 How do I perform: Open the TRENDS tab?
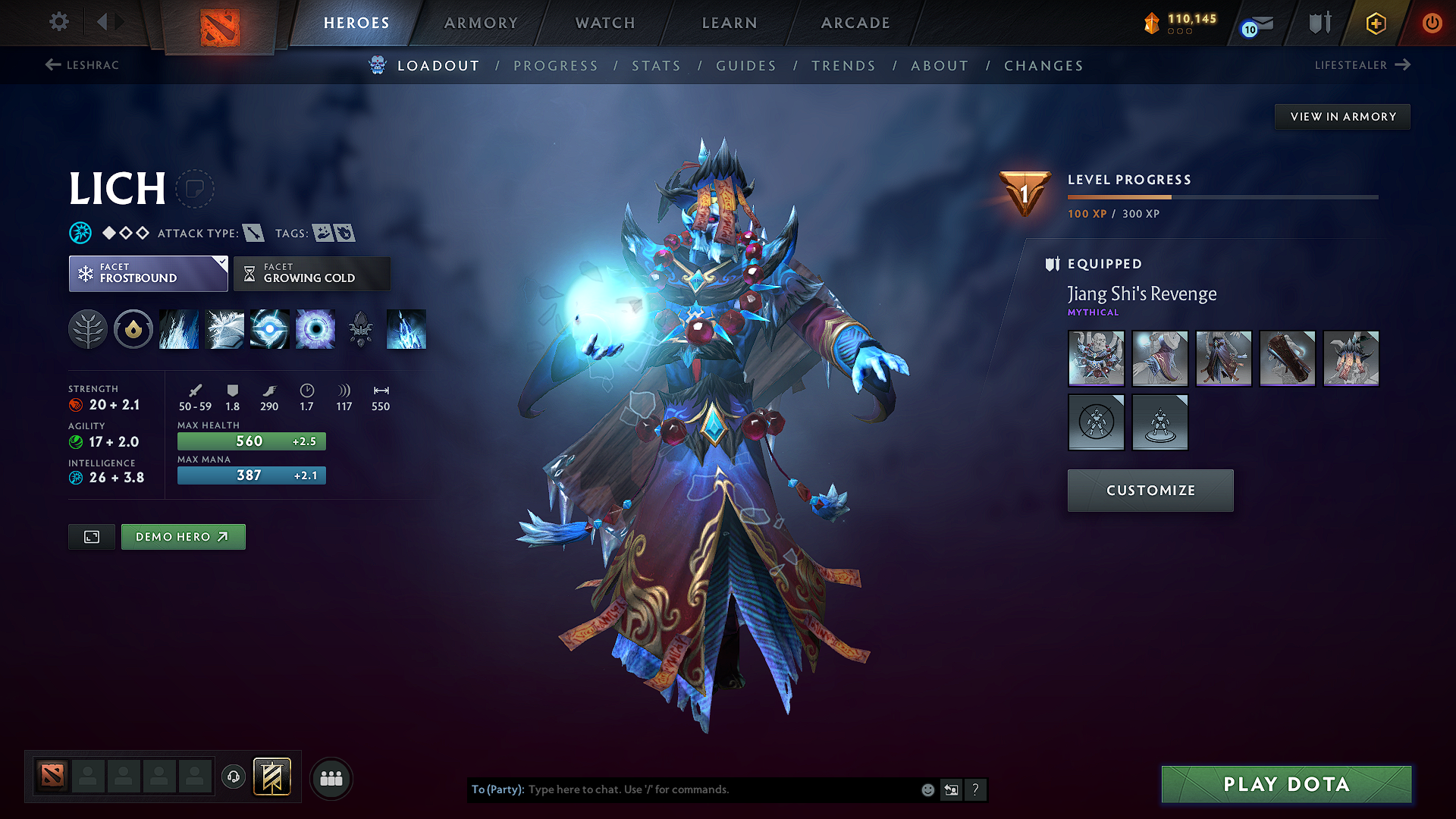coord(844,66)
